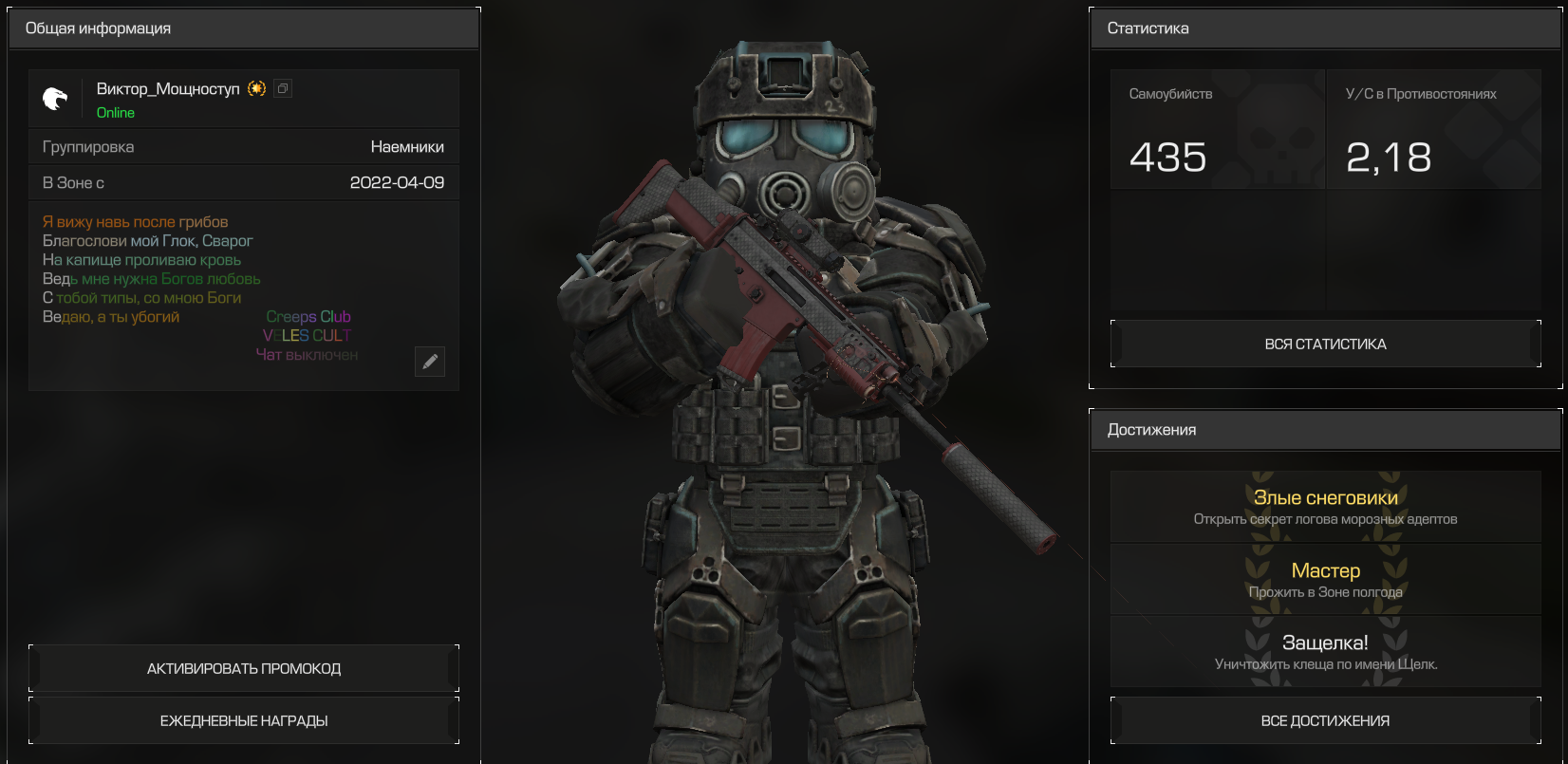Activate the promo code button
Screen dimensions: 1568x764
pos(244,668)
